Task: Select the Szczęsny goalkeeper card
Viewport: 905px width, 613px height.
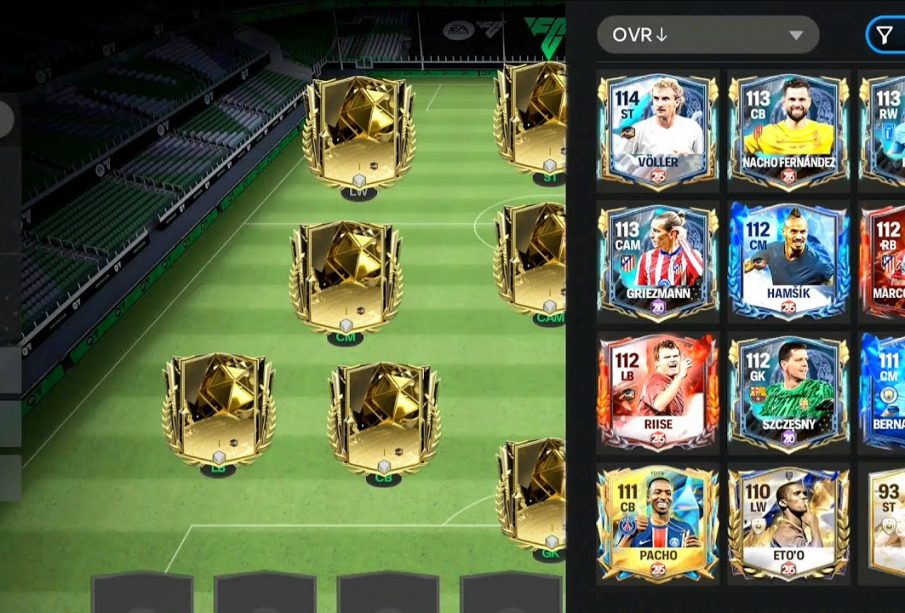Action: [789, 392]
